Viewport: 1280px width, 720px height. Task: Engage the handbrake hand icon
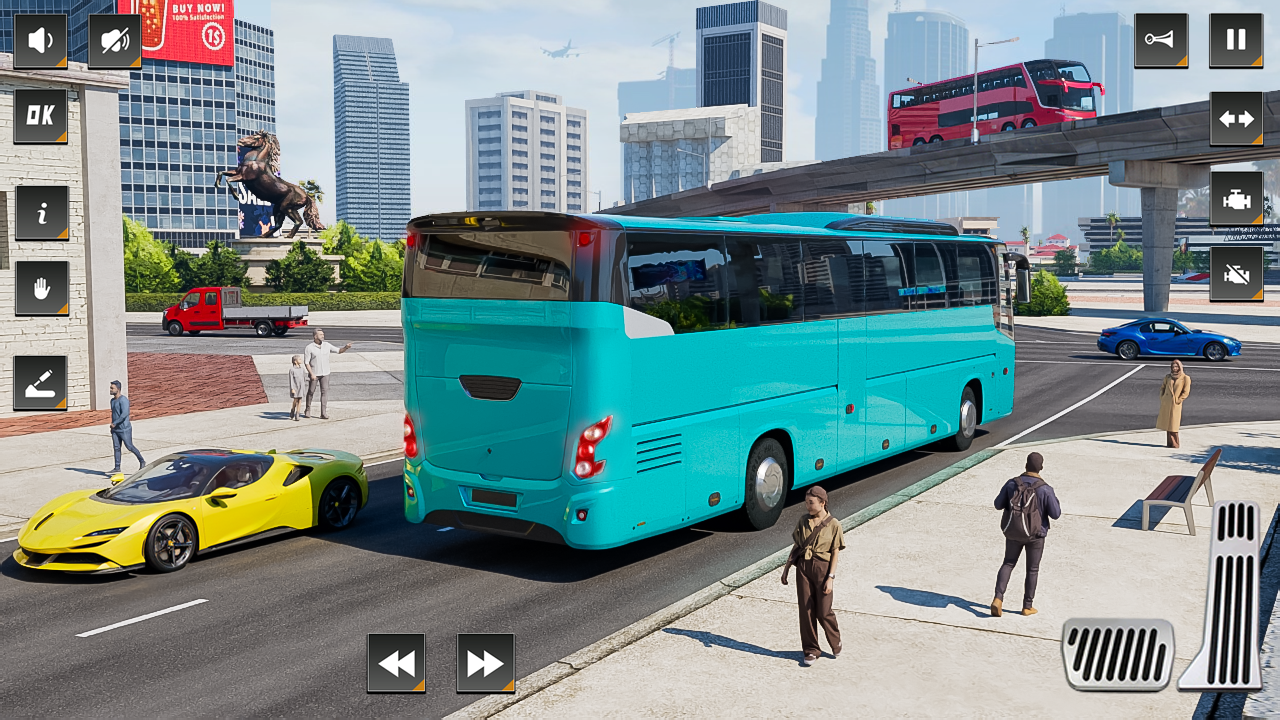point(40,288)
